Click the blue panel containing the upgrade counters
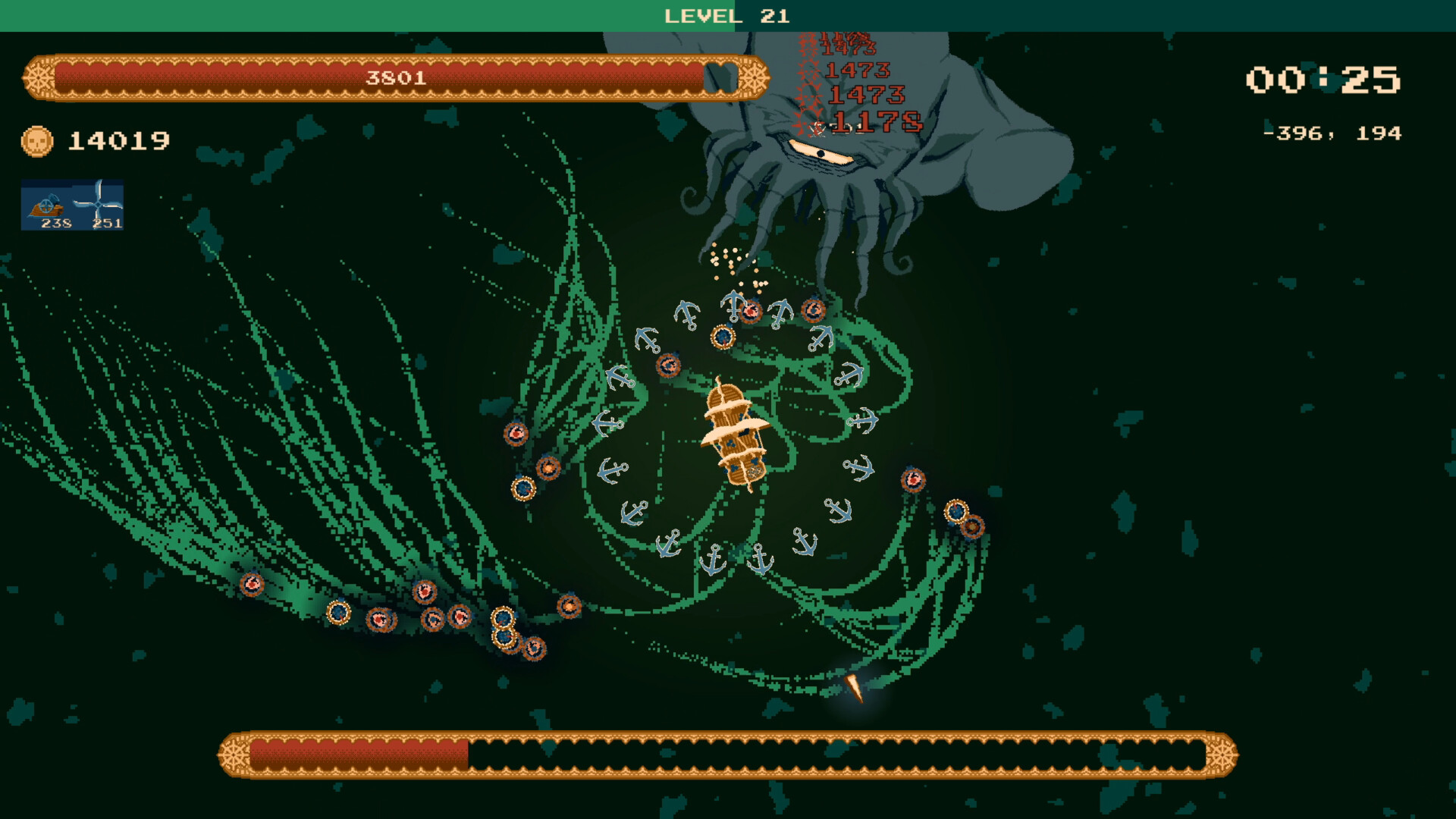Screen dimensions: 1456x819 pos(74,203)
